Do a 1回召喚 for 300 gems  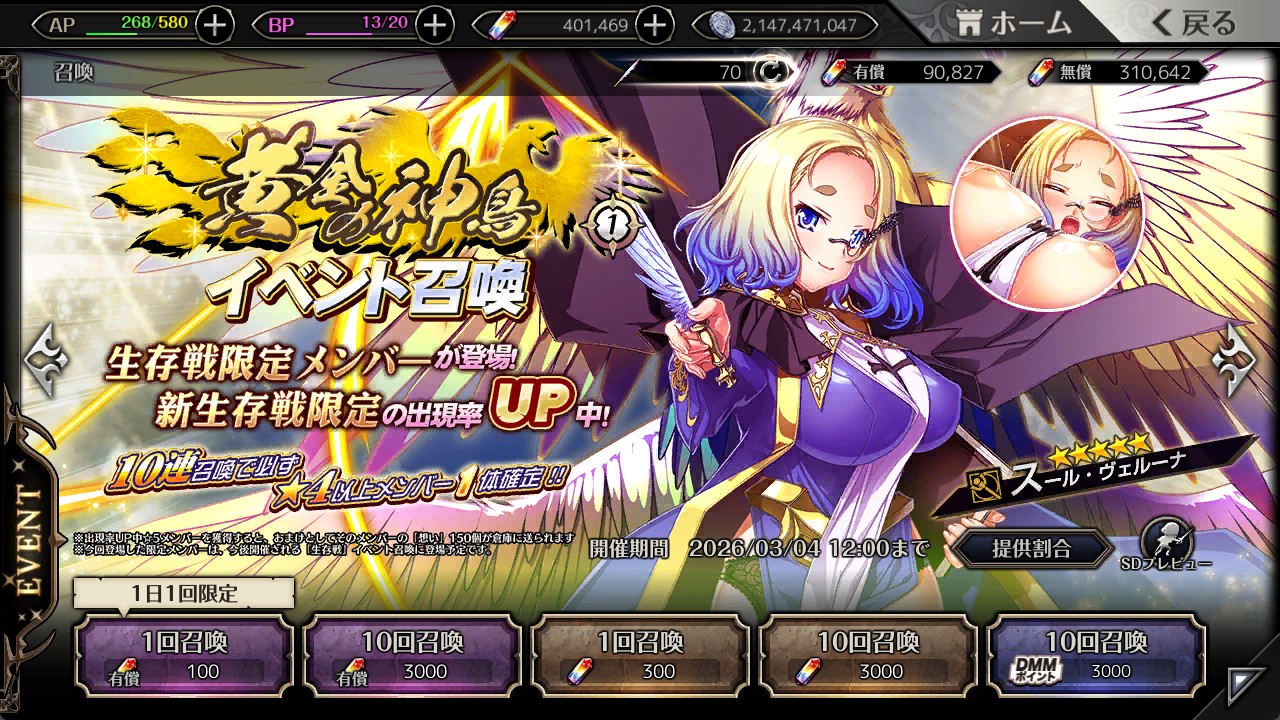[x=640, y=655]
